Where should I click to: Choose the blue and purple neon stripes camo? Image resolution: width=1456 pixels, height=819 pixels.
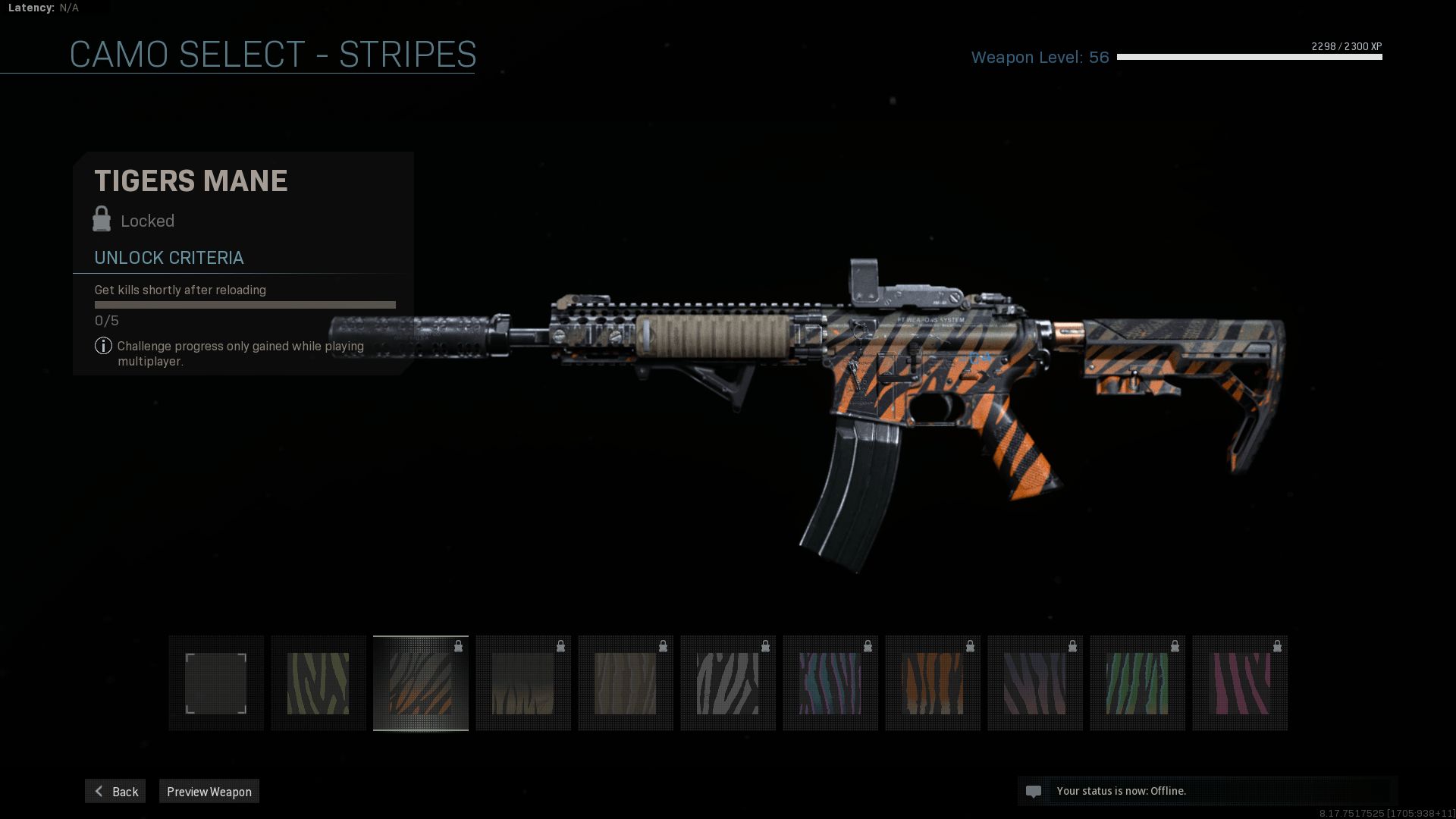coord(830,683)
